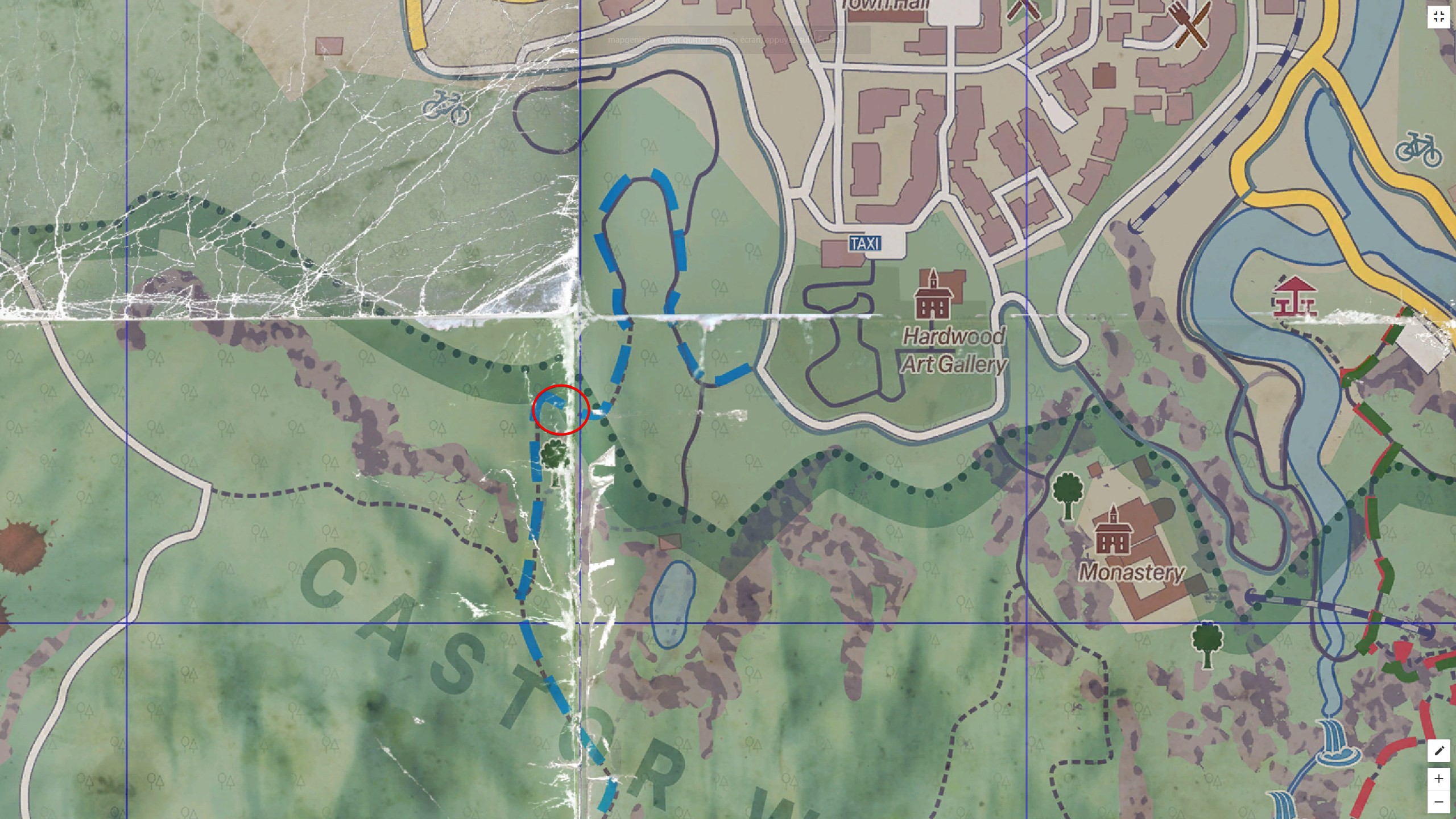1456x819 pixels.
Task: Select the exit fullscreen control
Action: pyautogui.click(x=1440, y=16)
